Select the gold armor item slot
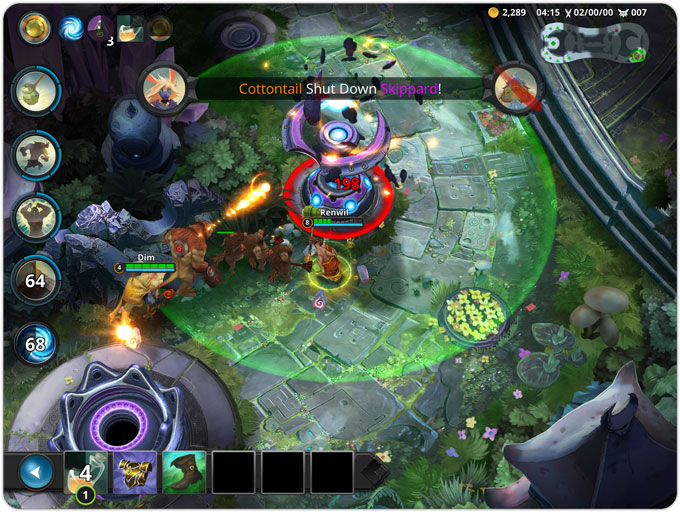The image size is (680, 512). click(x=135, y=472)
